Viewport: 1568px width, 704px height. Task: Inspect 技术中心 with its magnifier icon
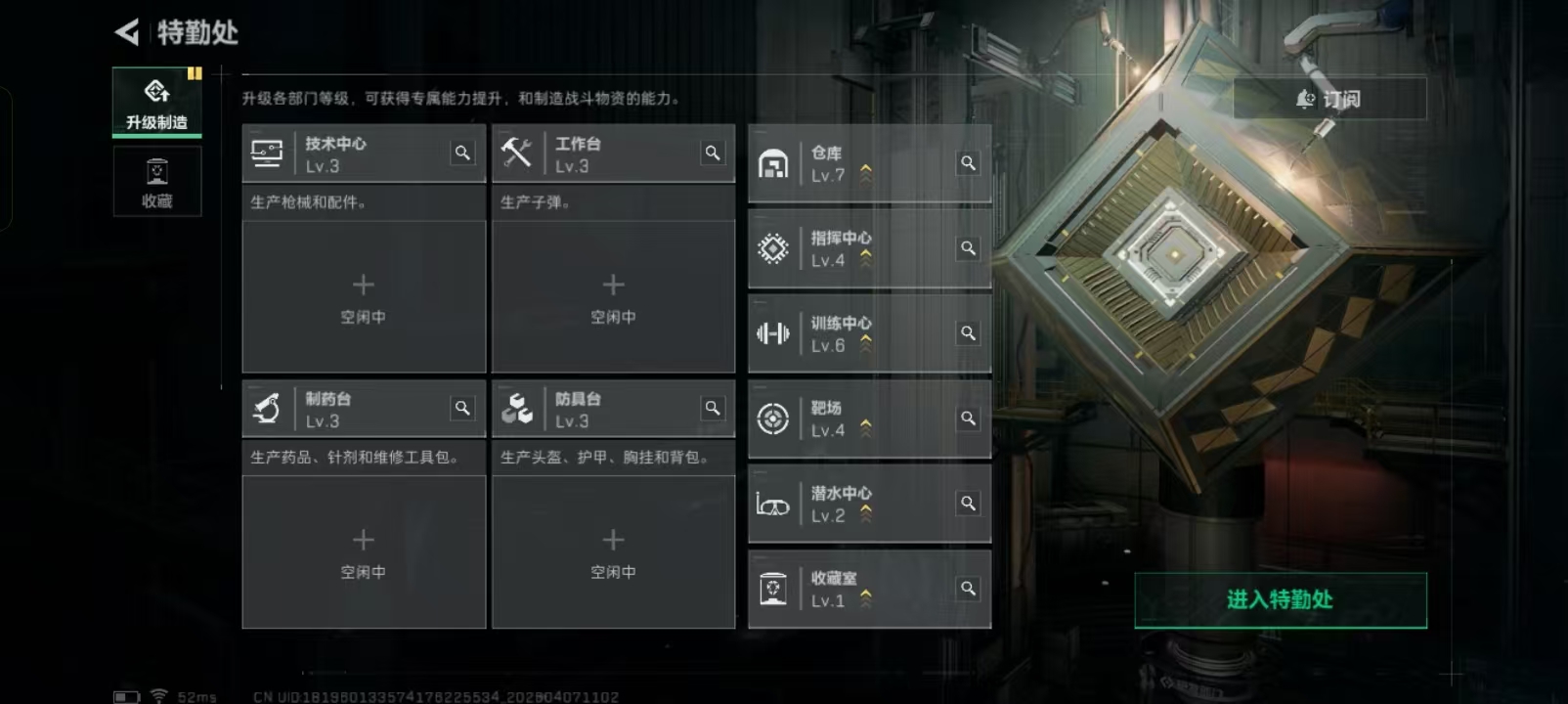pos(462,153)
